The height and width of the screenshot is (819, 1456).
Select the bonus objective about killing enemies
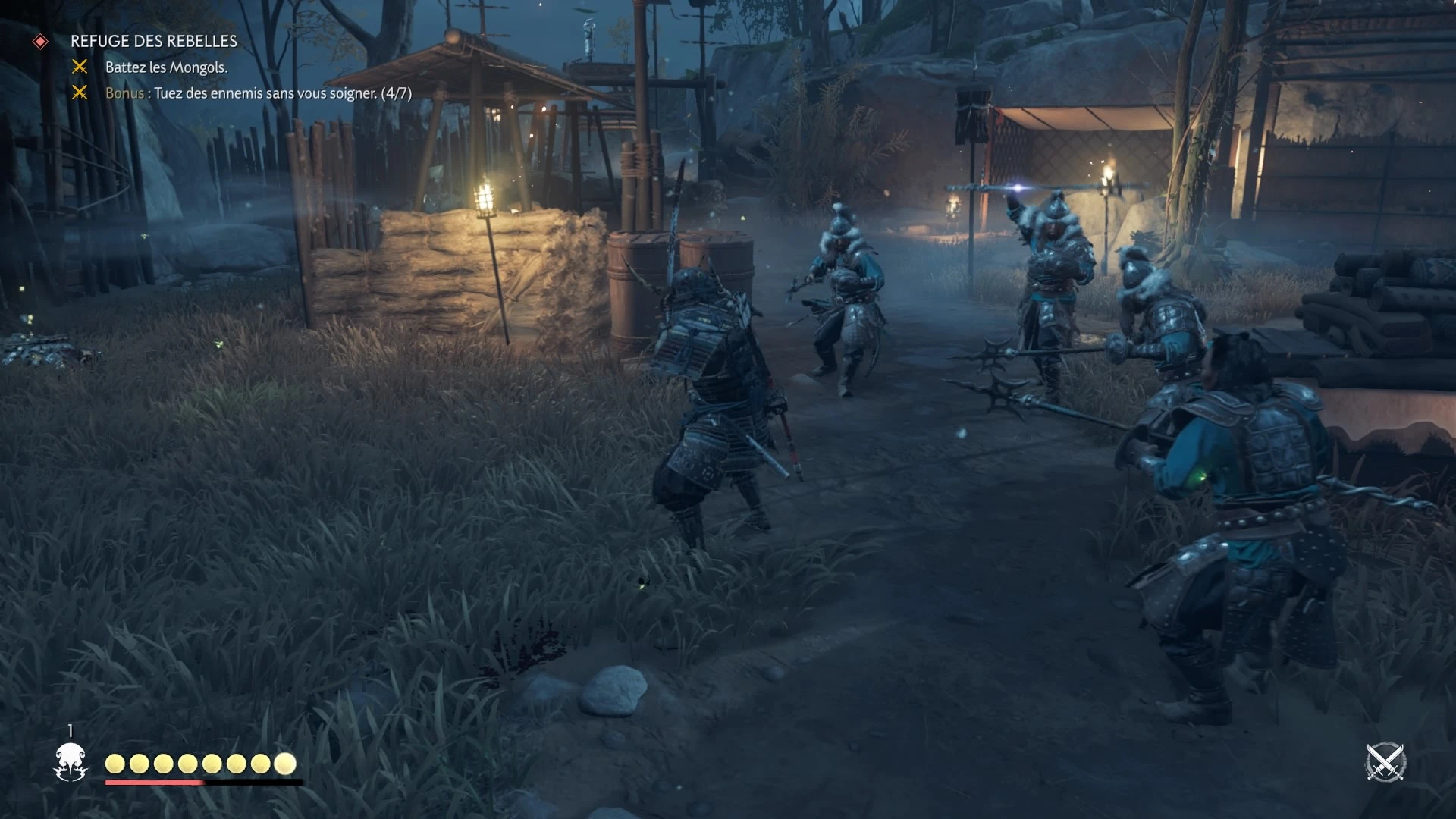[x=259, y=93]
